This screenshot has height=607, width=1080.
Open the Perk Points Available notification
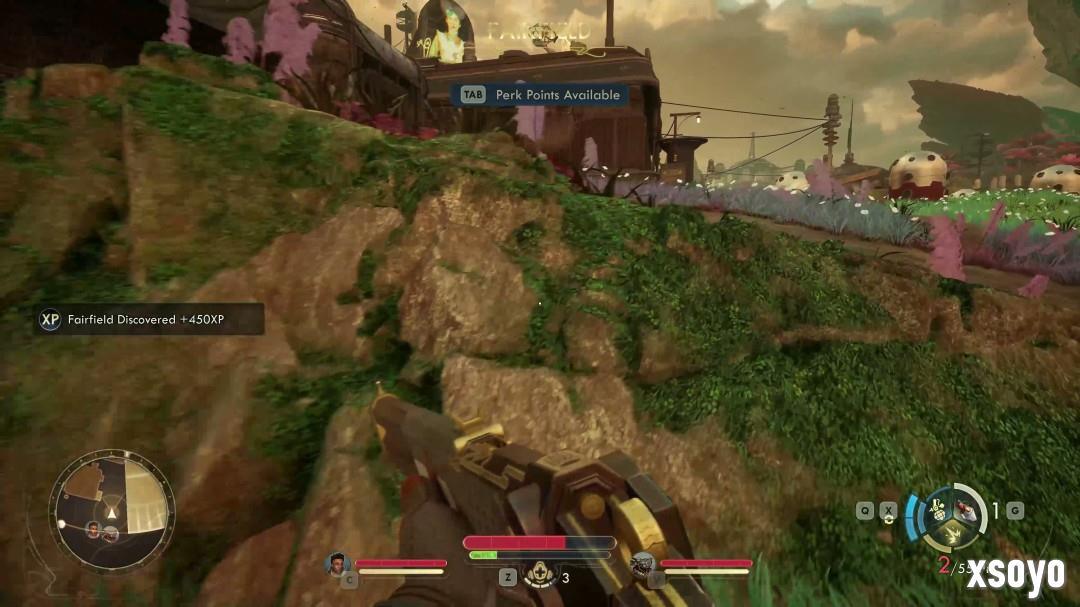point(541,95)
